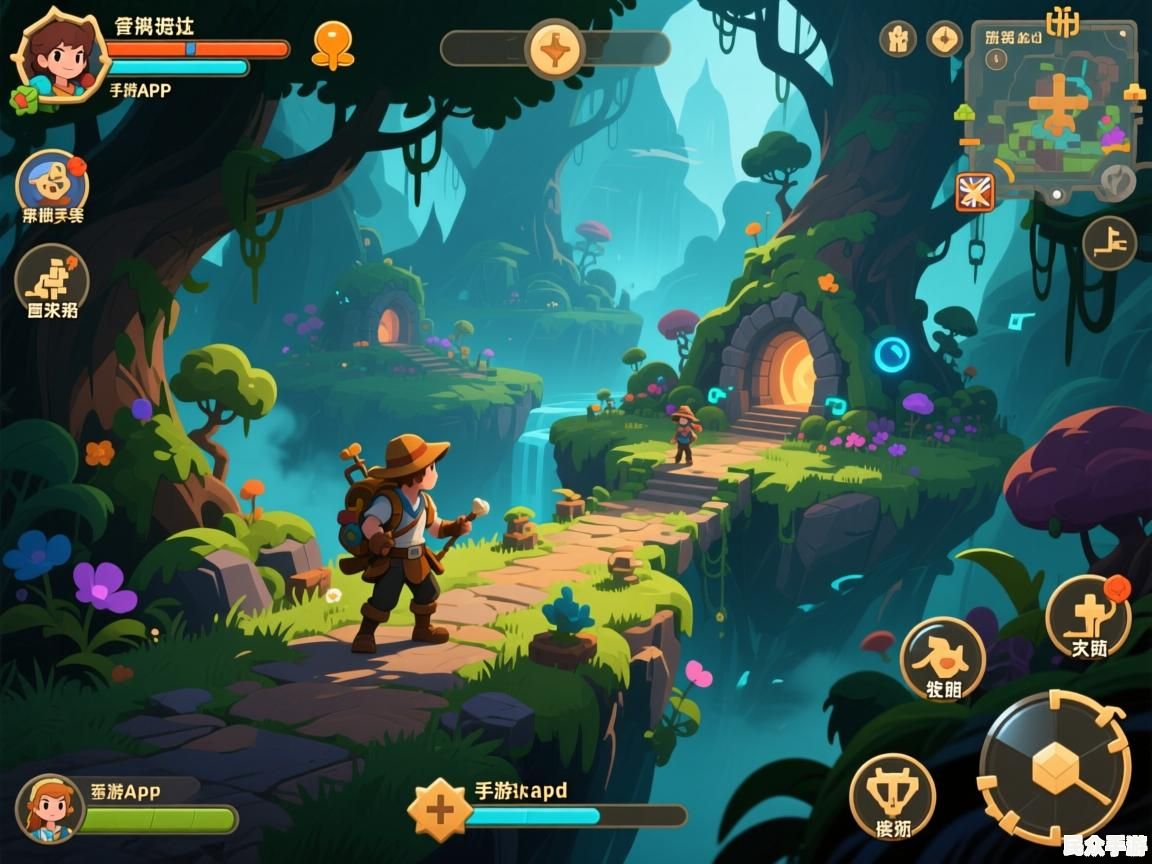Use the skill button with red notification dot
The image size is (1152, 864).
1088,616
